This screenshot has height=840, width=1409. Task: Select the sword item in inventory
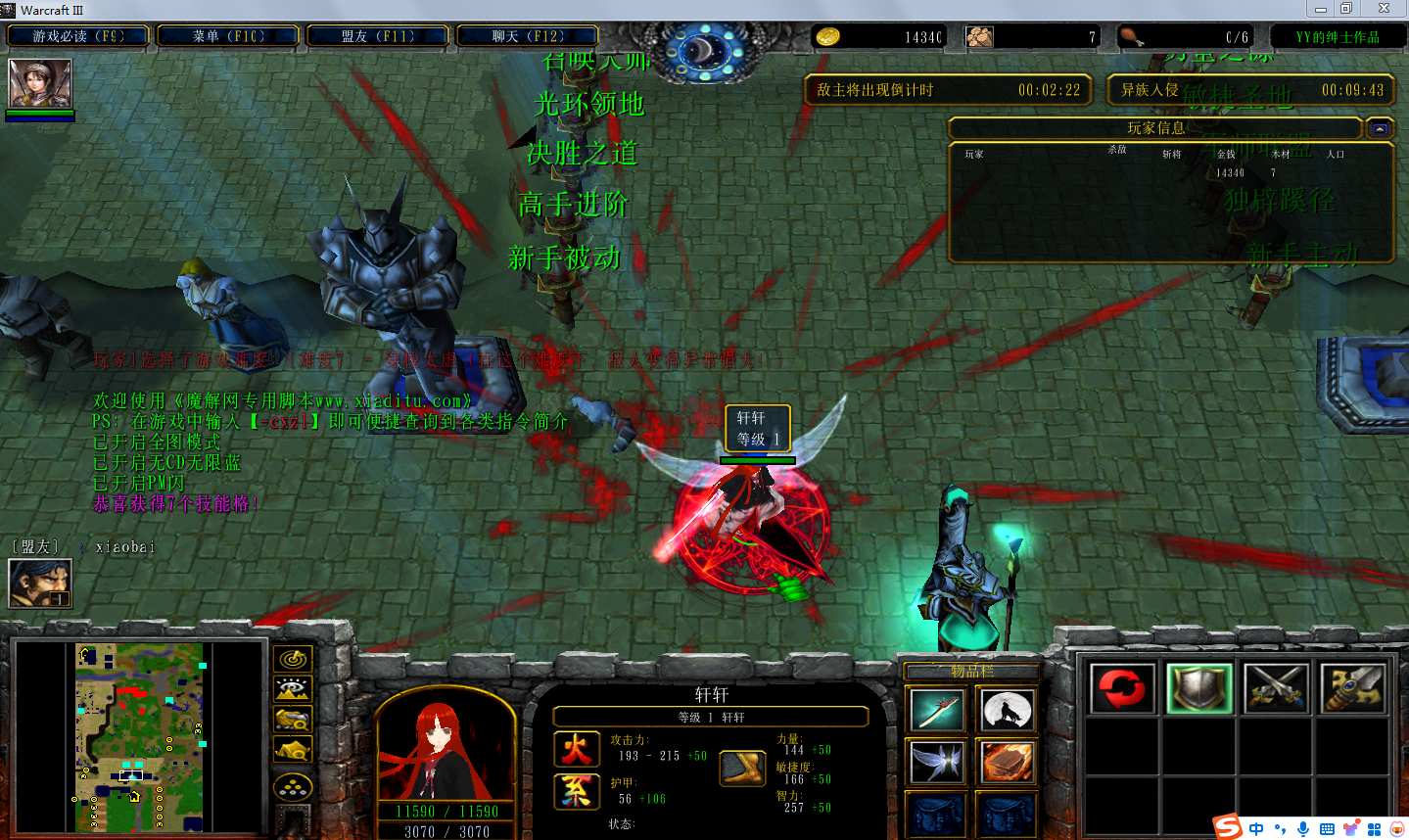937,709
